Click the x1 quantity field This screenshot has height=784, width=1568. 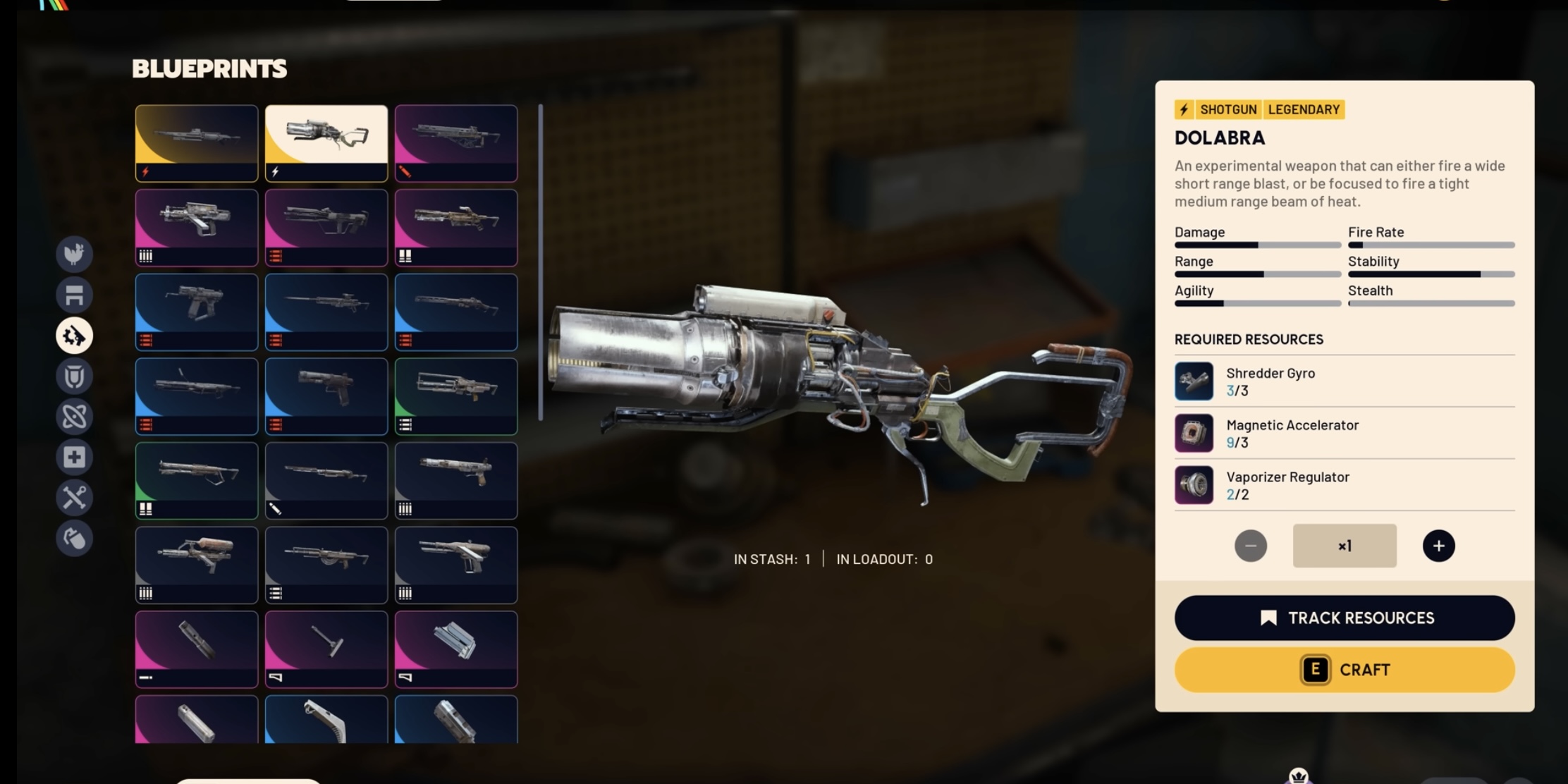1344,545
